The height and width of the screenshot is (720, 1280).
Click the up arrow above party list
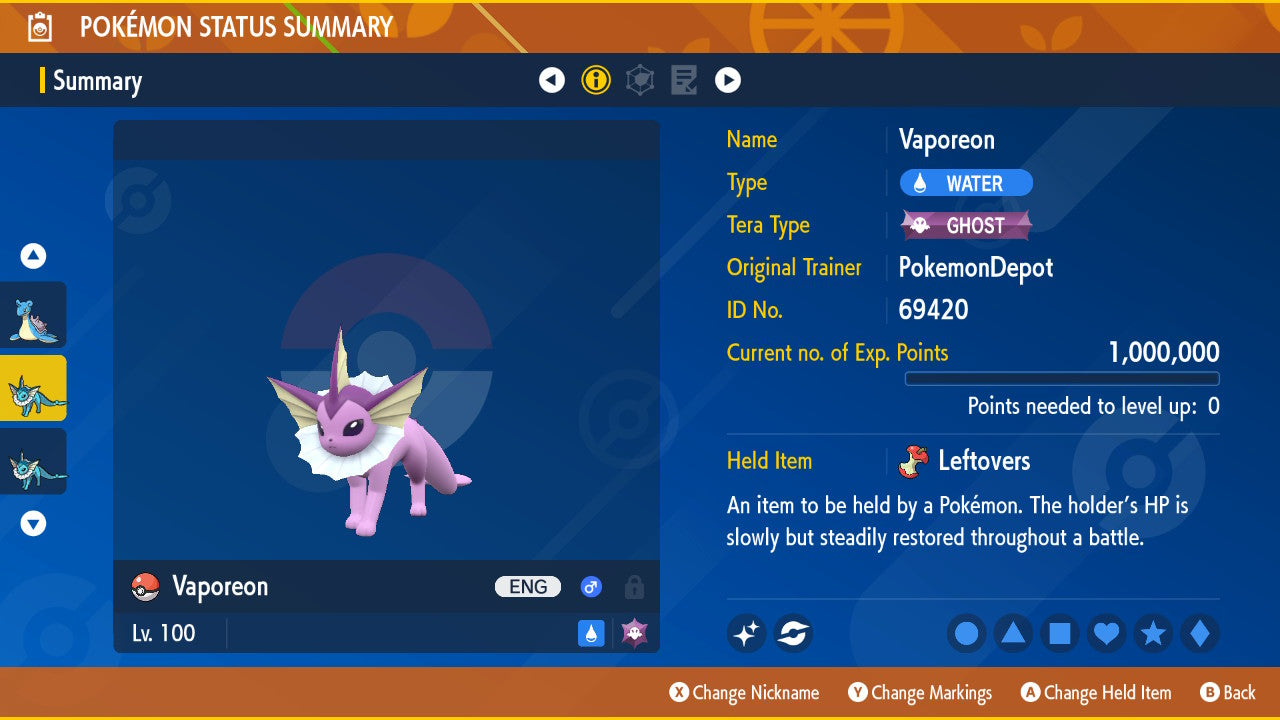coord(34,257)
